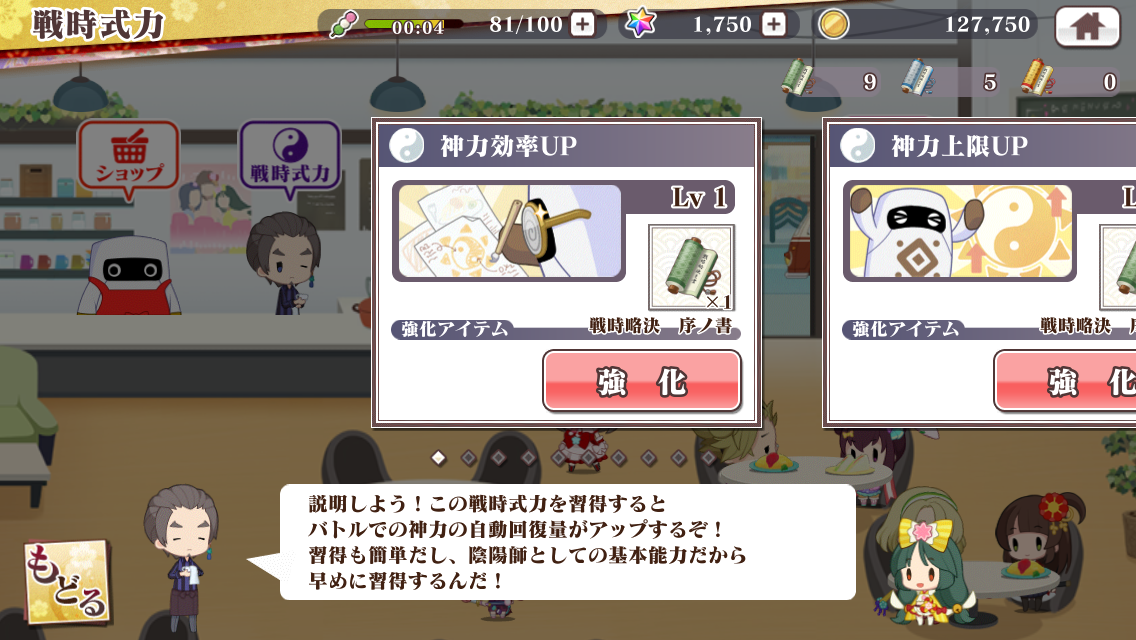Go back with the もどる button
Image resolution: width=1136 pixels, height=640 pixels.
[67, 582]
